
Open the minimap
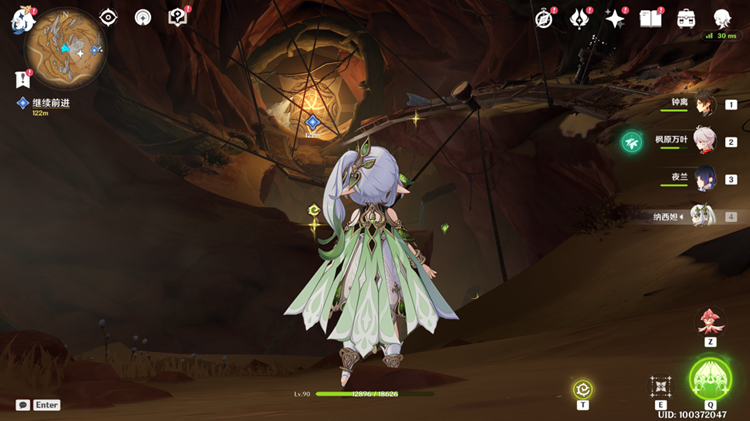(66, 50)
